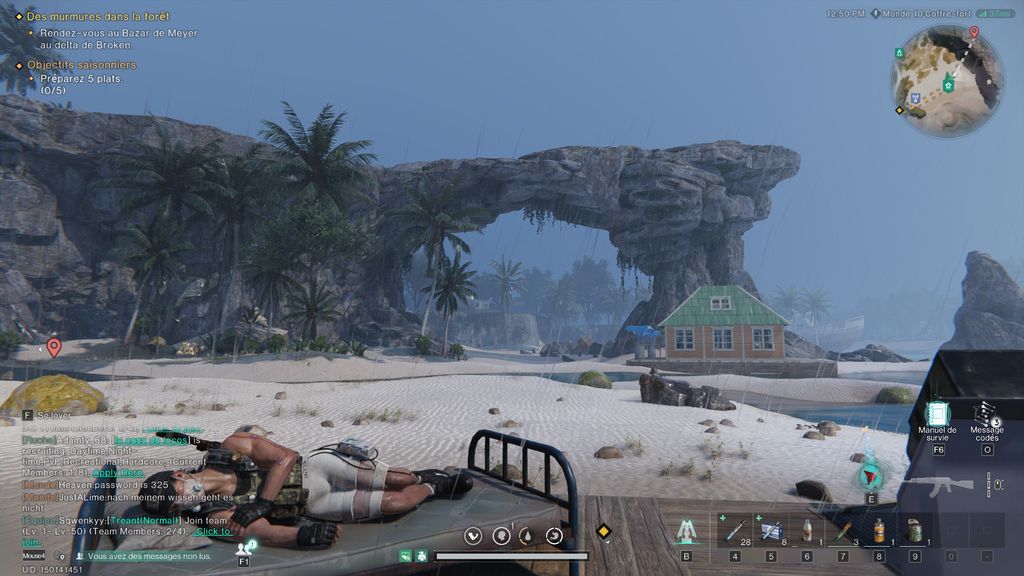Select the assault rifle weapon slot
The image size is (1024, 576).
pyautogui.click(x=936, y=487)
